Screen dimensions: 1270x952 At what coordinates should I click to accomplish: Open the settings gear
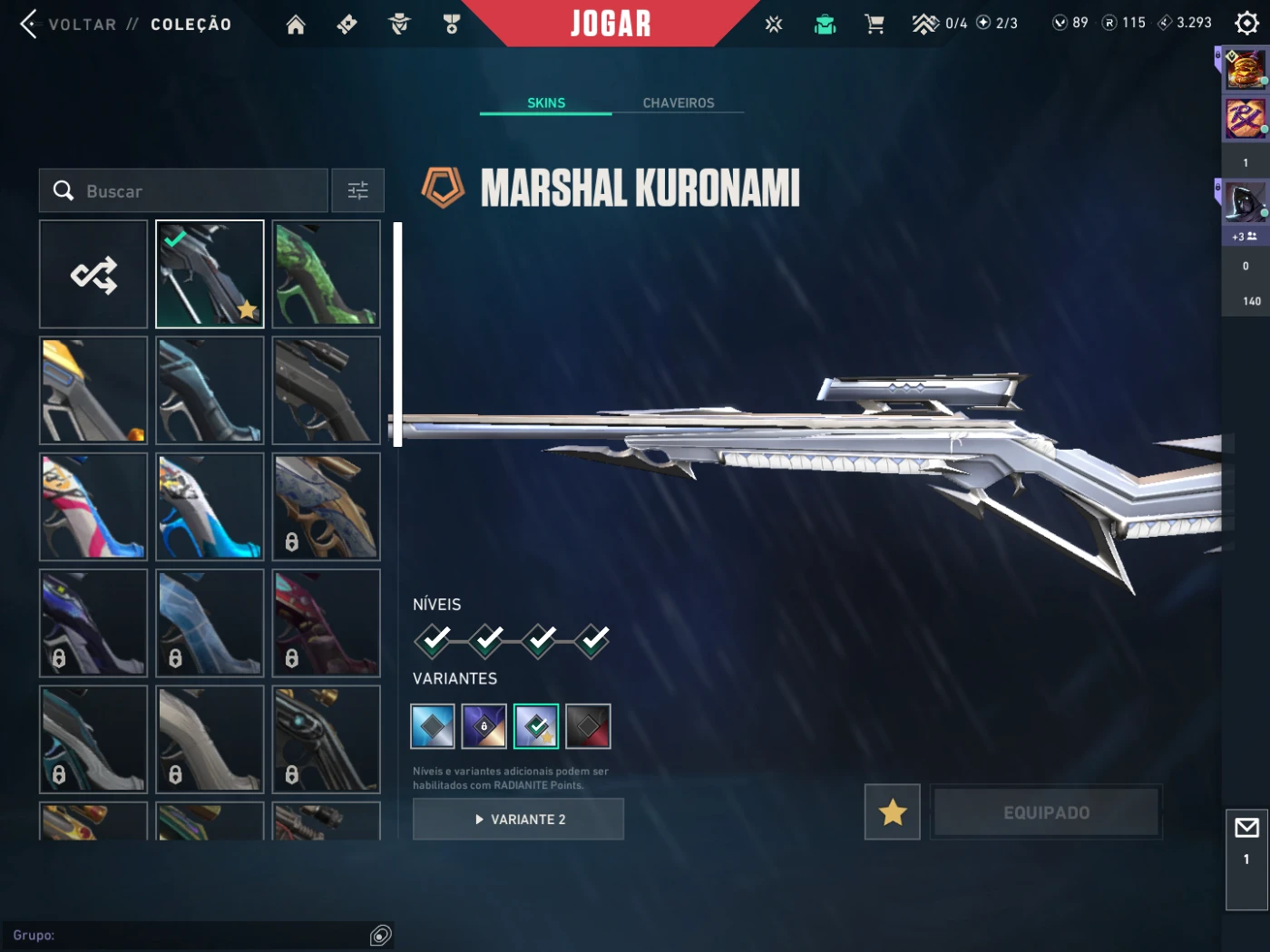[1247, 24]
